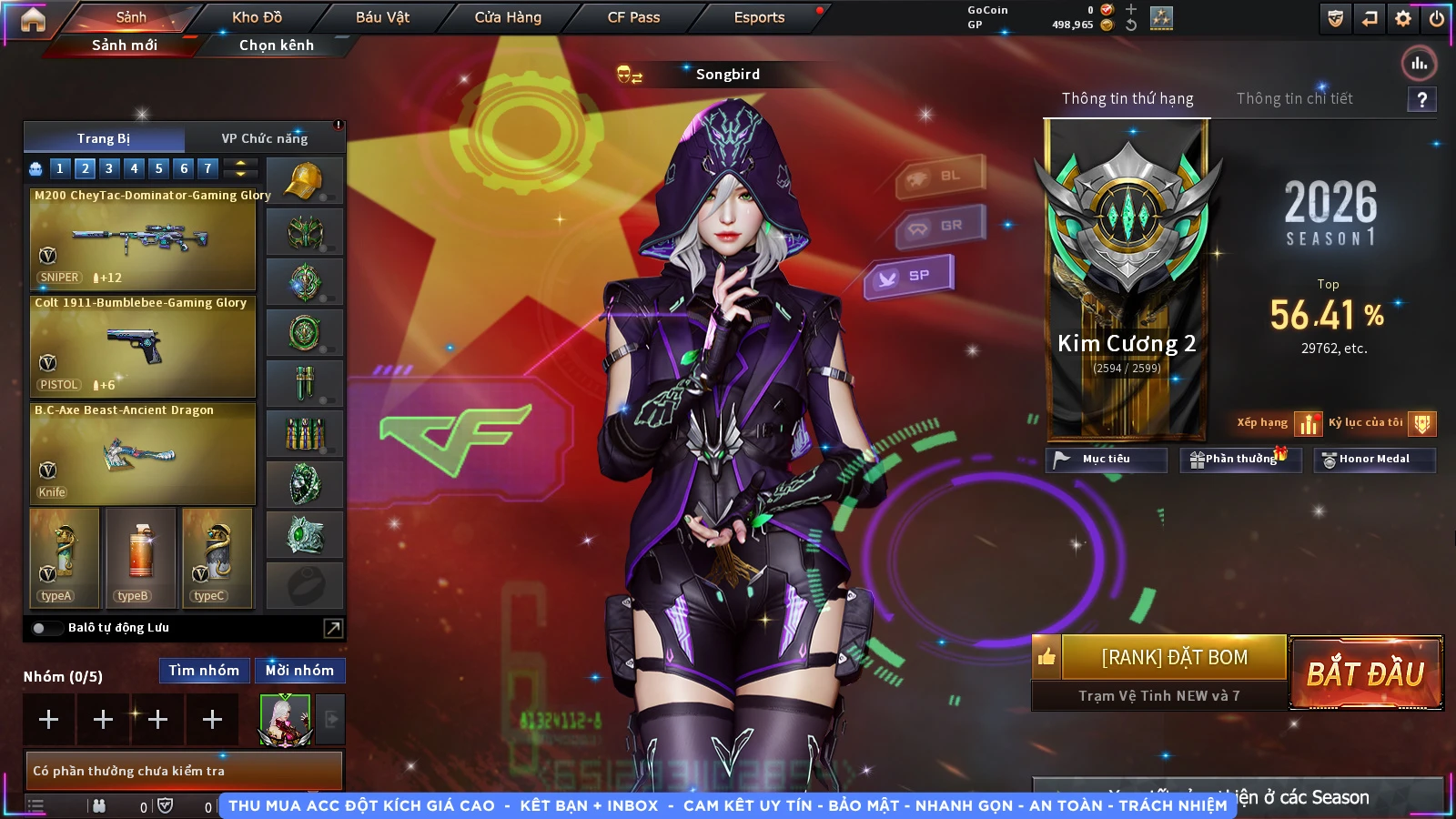Select the Colt 1911 Bumblebee pistol slot
Viewport: 1456px width, 819px height.
pyautogui.click(x=142, y=347)
